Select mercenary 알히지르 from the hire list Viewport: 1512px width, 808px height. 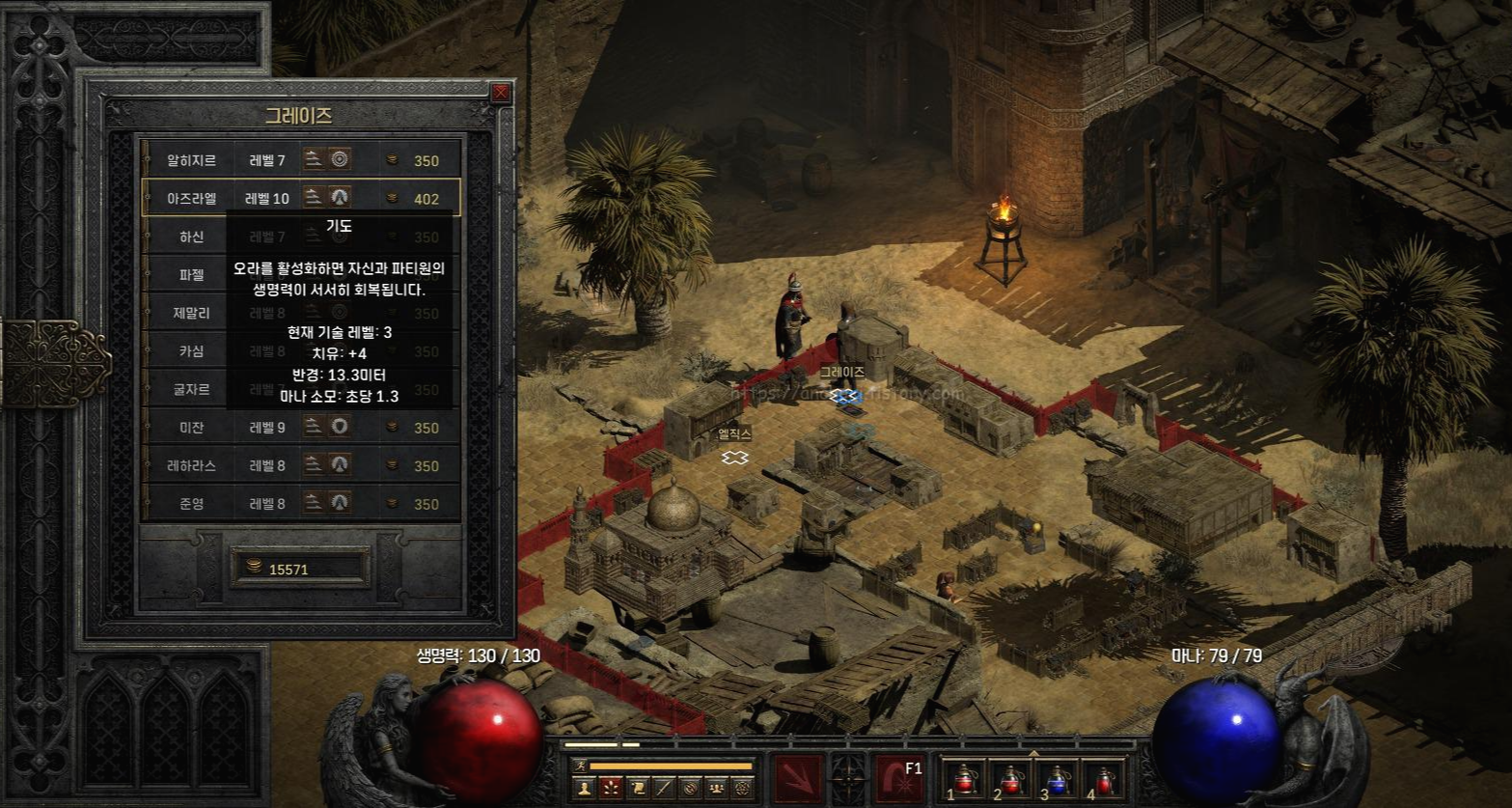192,160
